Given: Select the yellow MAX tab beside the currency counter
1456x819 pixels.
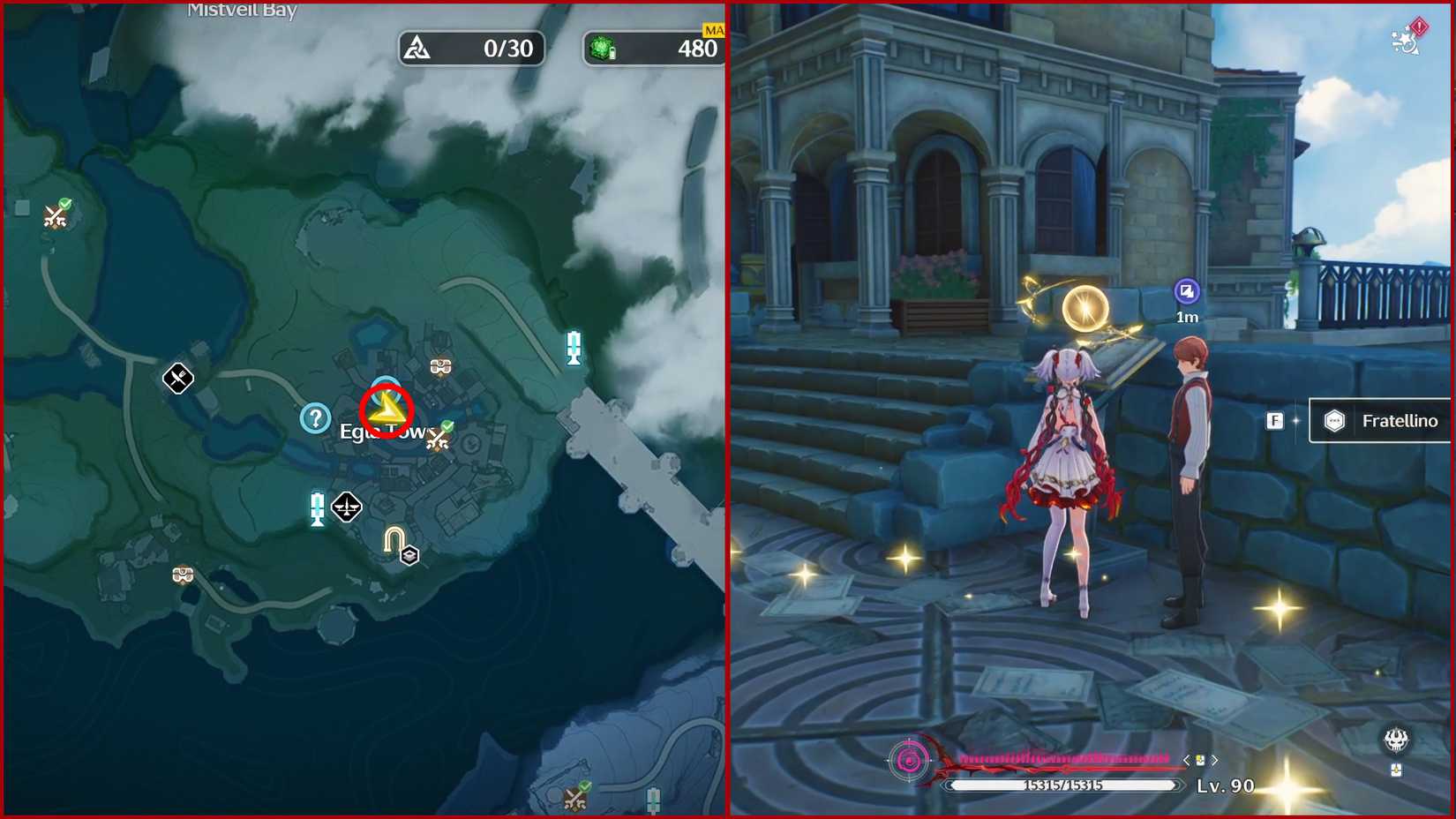Looking at the screenshot, I should (x=711, y=29).
